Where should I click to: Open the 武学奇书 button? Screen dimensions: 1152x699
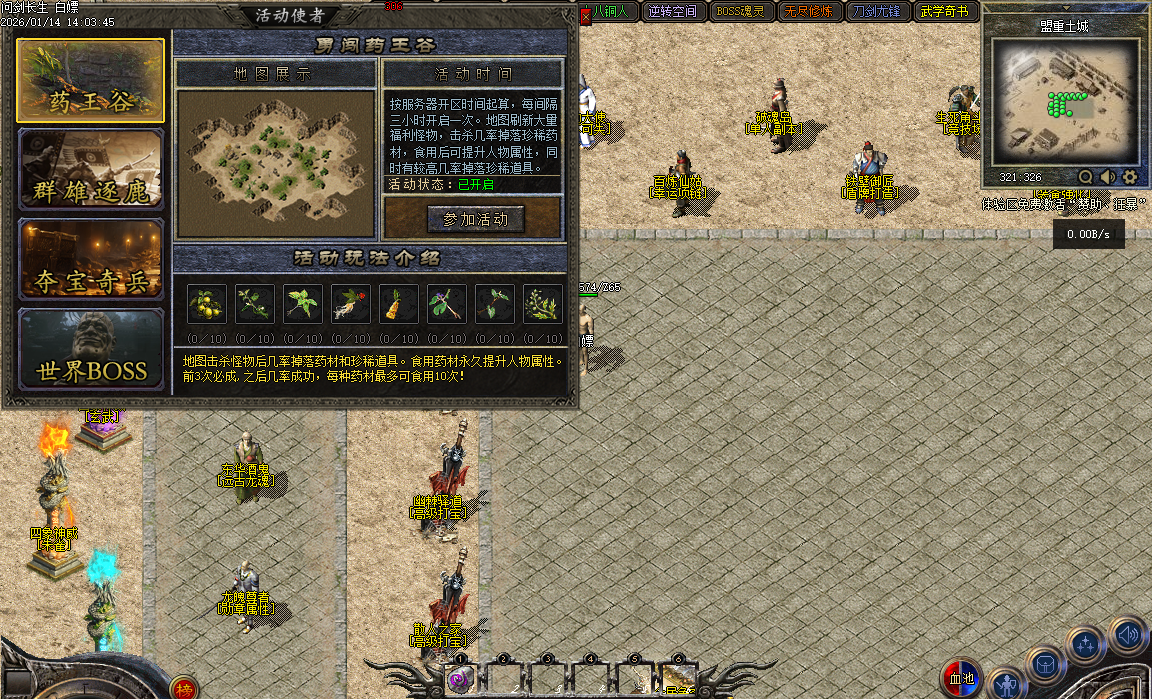[946, 12]
